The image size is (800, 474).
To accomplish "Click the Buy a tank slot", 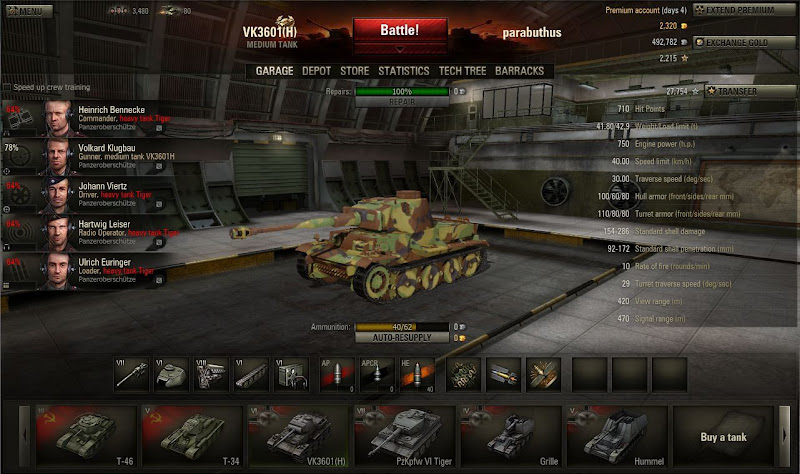I will [722, 437].
